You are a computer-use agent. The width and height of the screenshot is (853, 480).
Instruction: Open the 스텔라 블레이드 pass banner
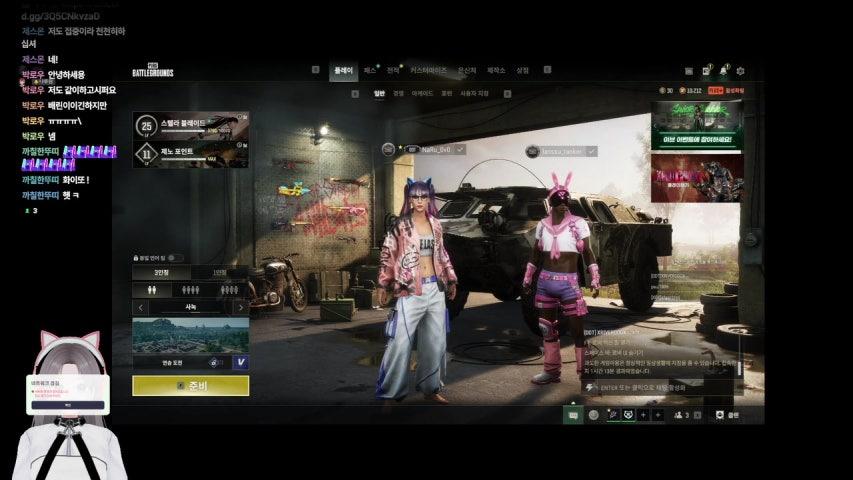191,125
